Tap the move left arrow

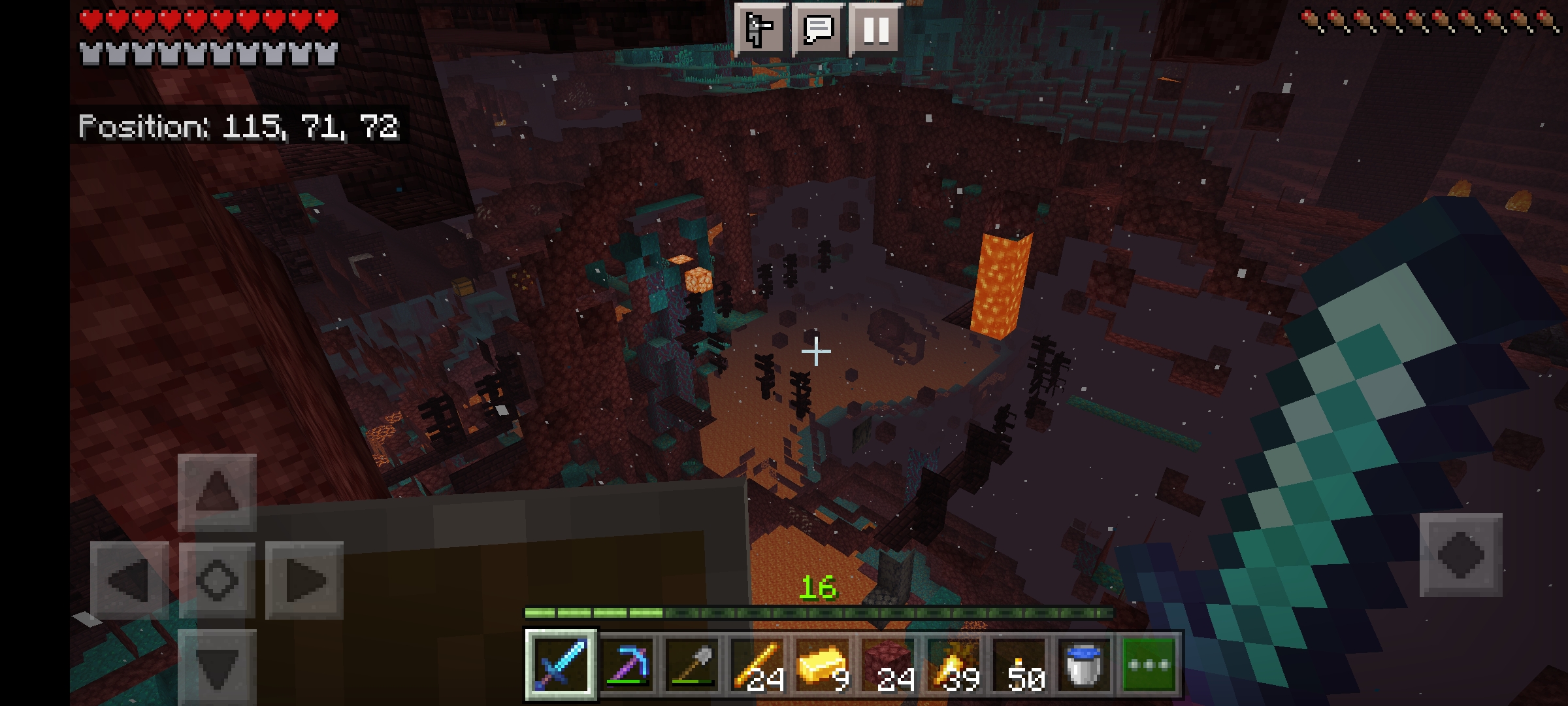(129, 580)
